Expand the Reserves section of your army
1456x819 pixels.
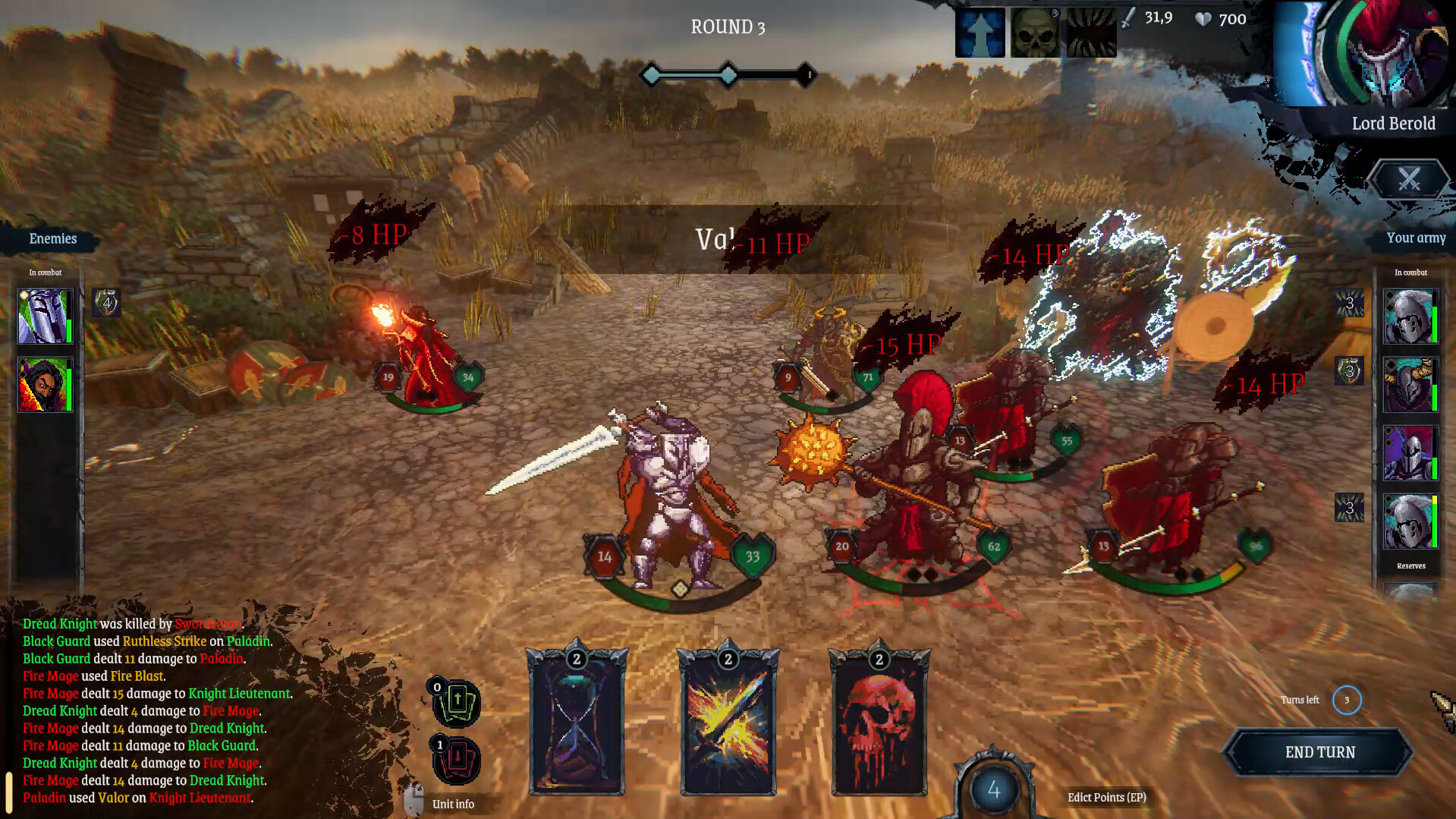pos(1410,565)
